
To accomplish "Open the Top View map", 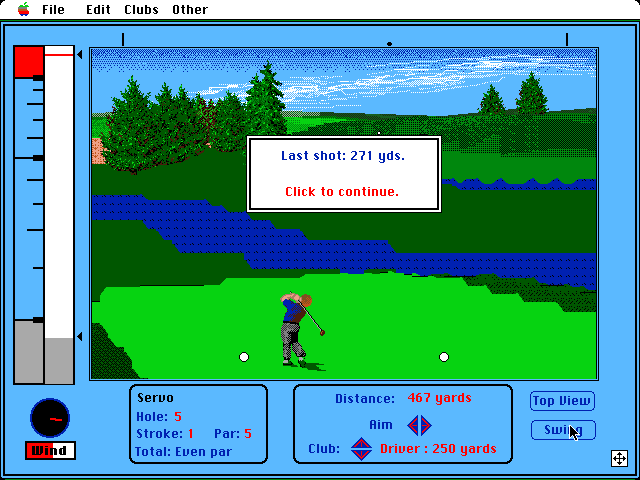I will point(562,401).
